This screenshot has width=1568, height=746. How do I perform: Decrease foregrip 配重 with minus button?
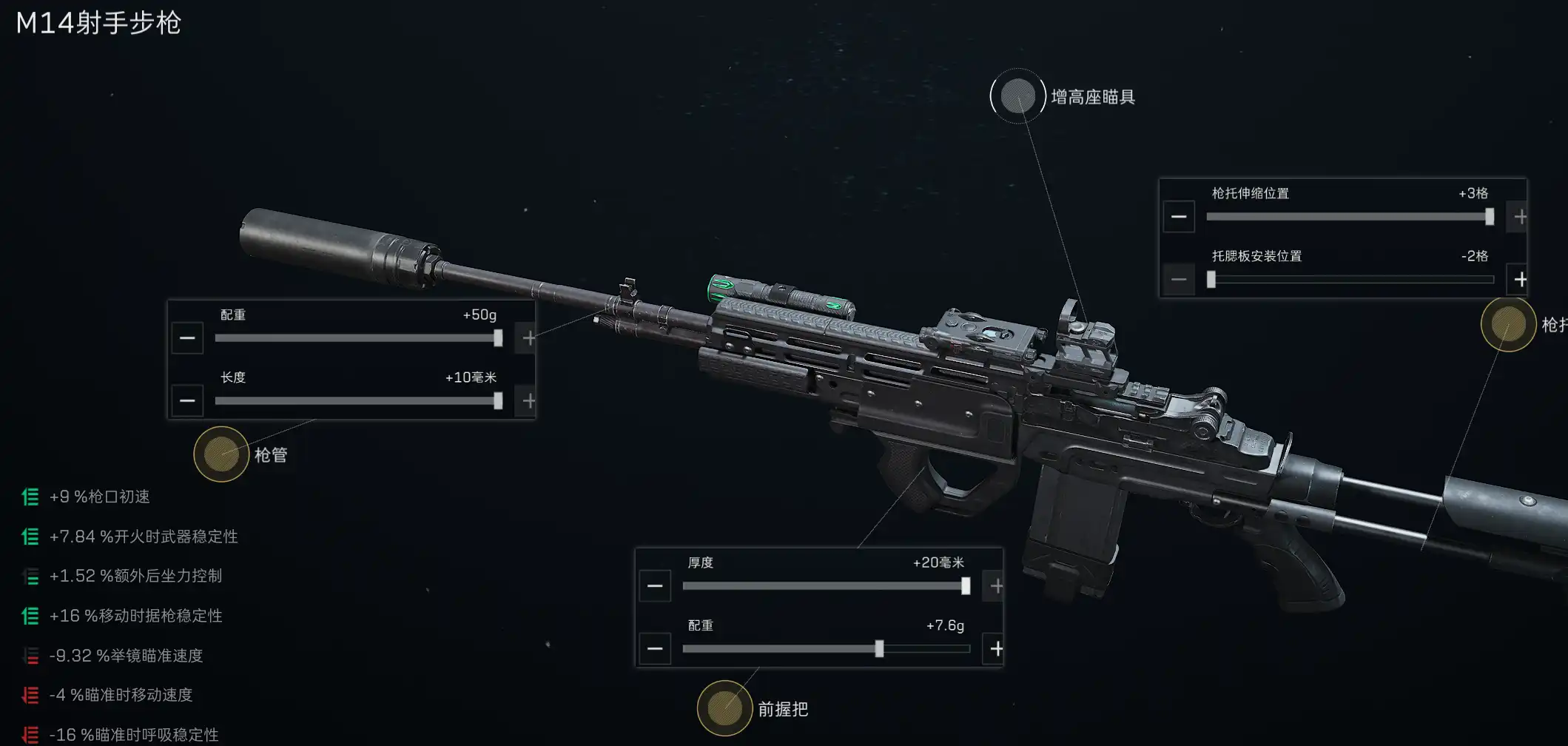[x=655, y=649]
